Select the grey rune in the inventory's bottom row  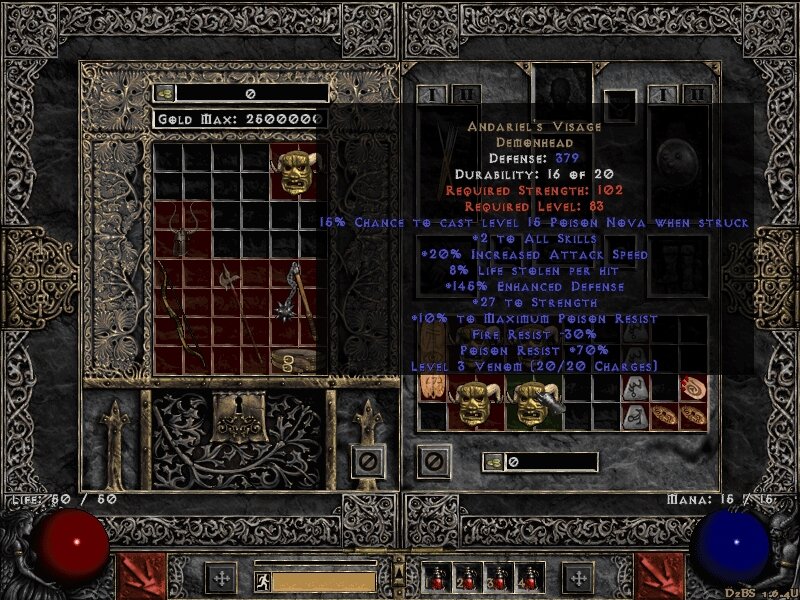[636, 418]
